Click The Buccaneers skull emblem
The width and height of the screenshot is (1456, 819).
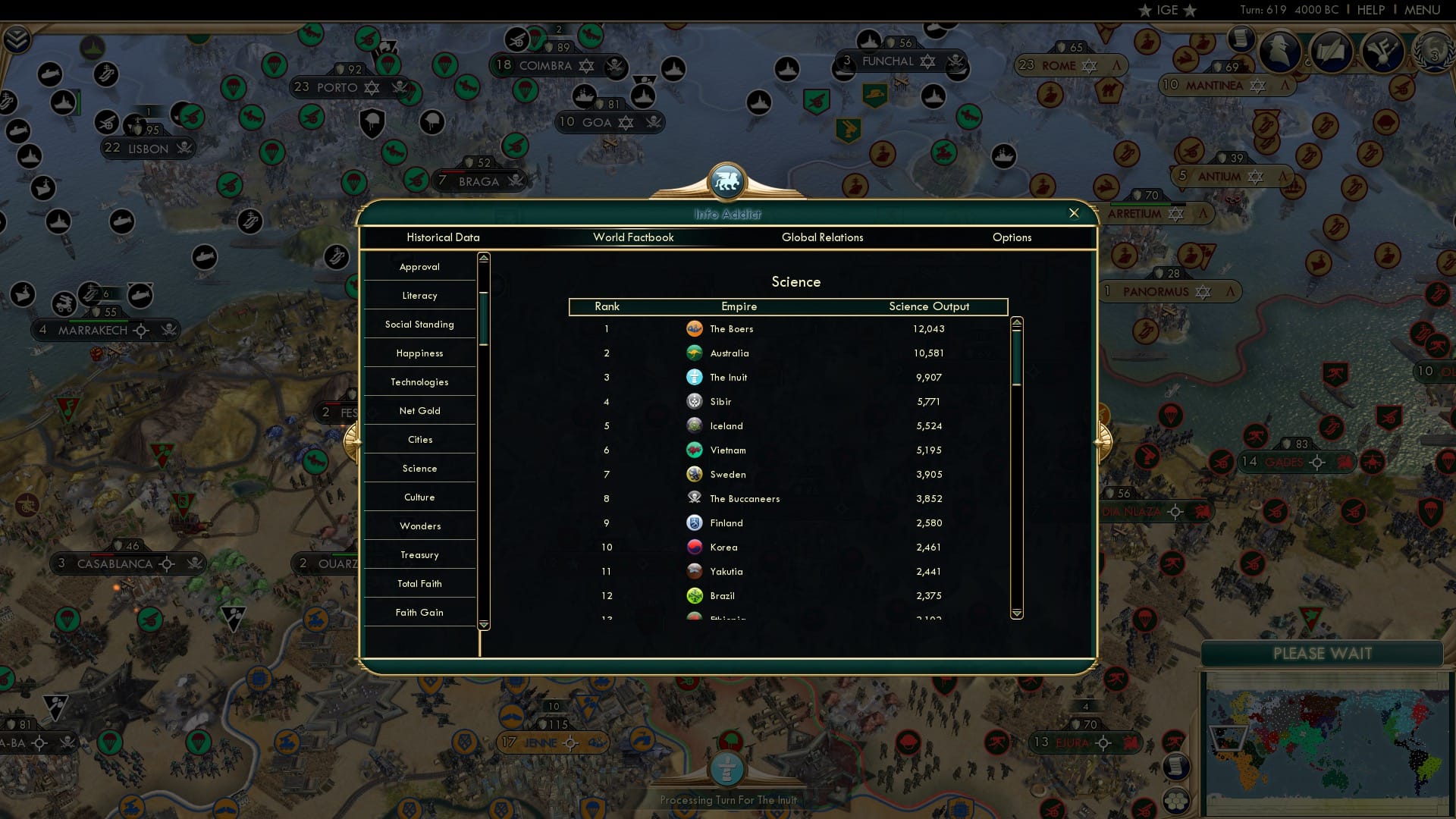click(695, 498)
